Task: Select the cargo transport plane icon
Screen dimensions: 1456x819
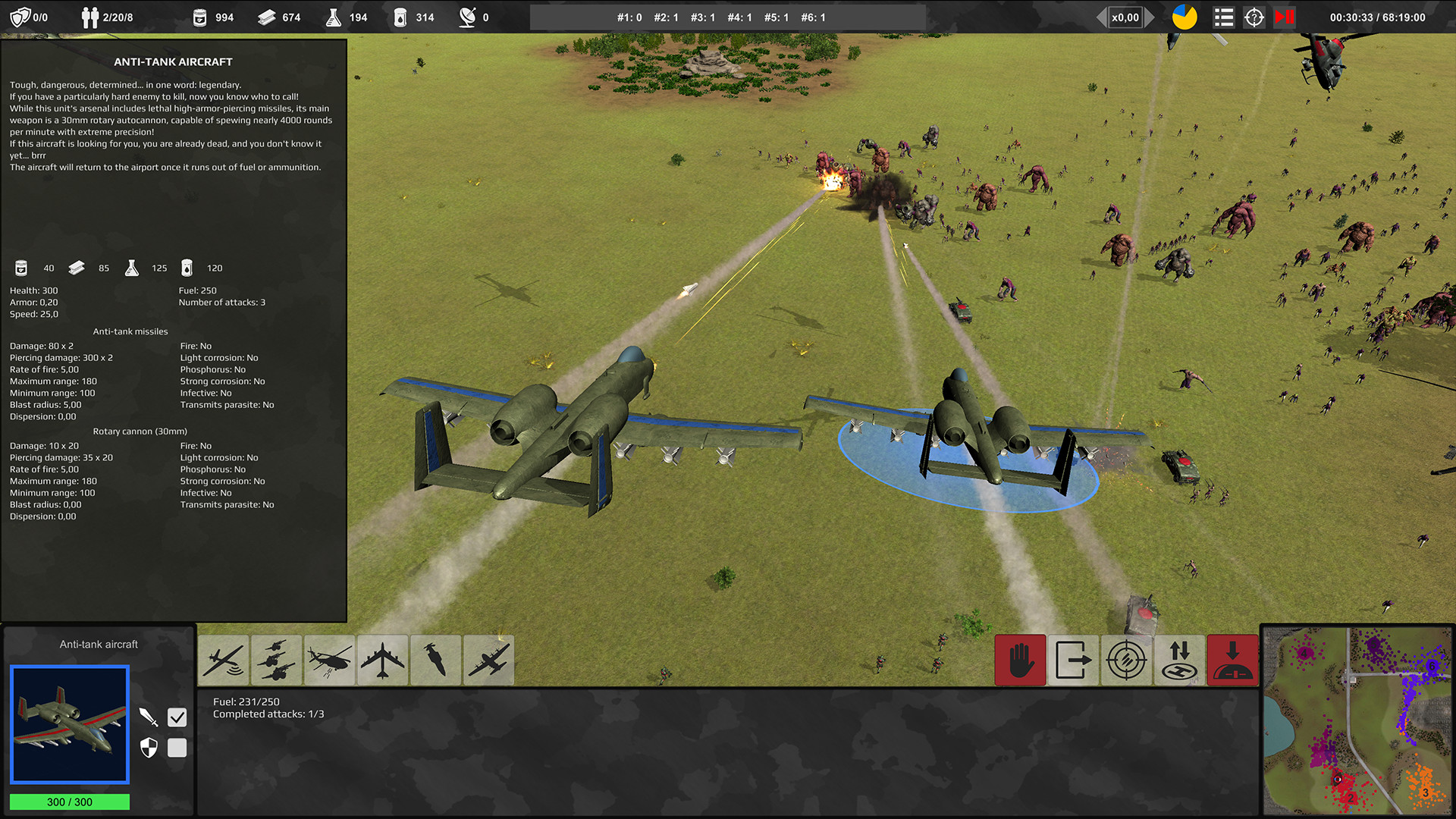Action: click(488, 660)
